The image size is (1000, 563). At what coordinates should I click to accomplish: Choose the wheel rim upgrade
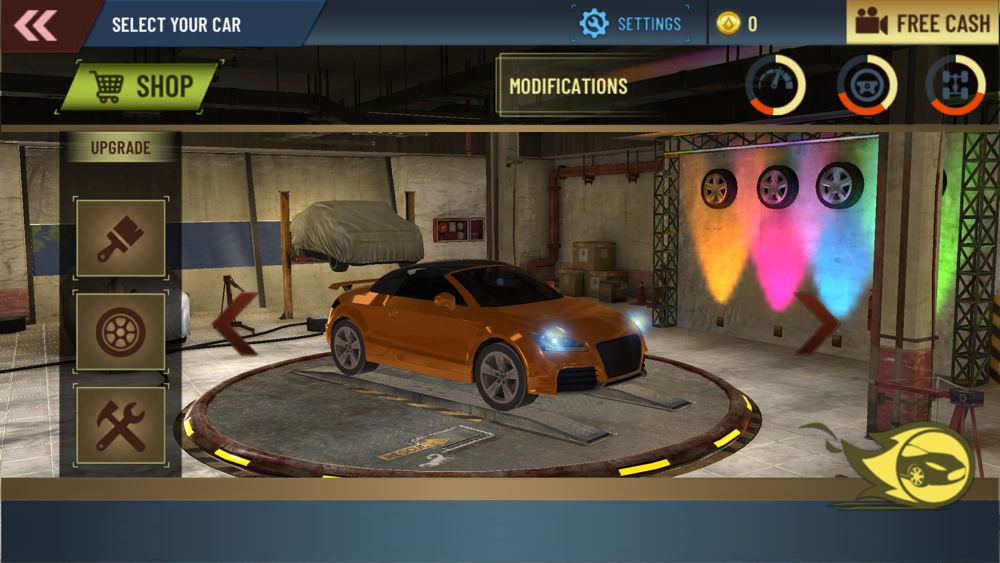[121, 332]
